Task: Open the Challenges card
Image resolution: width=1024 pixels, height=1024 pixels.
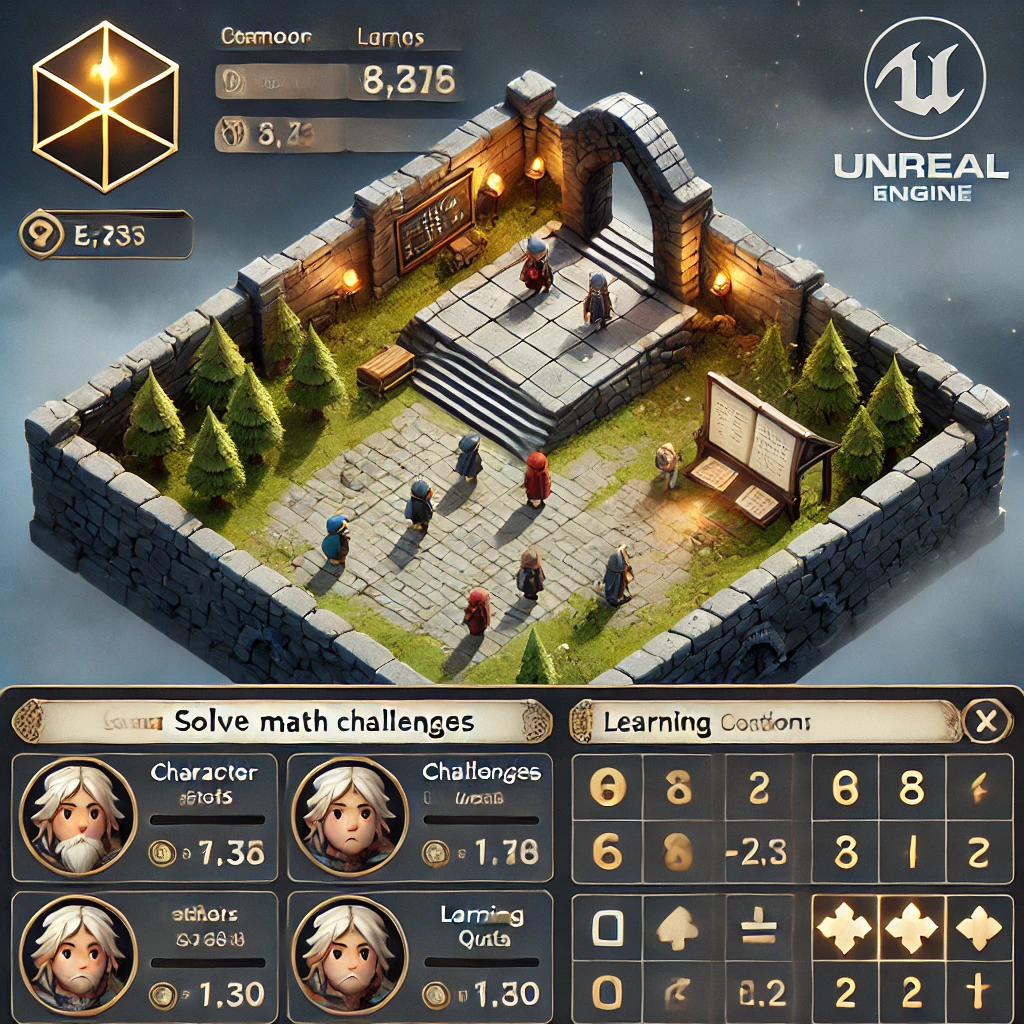Action: point(419,816)
